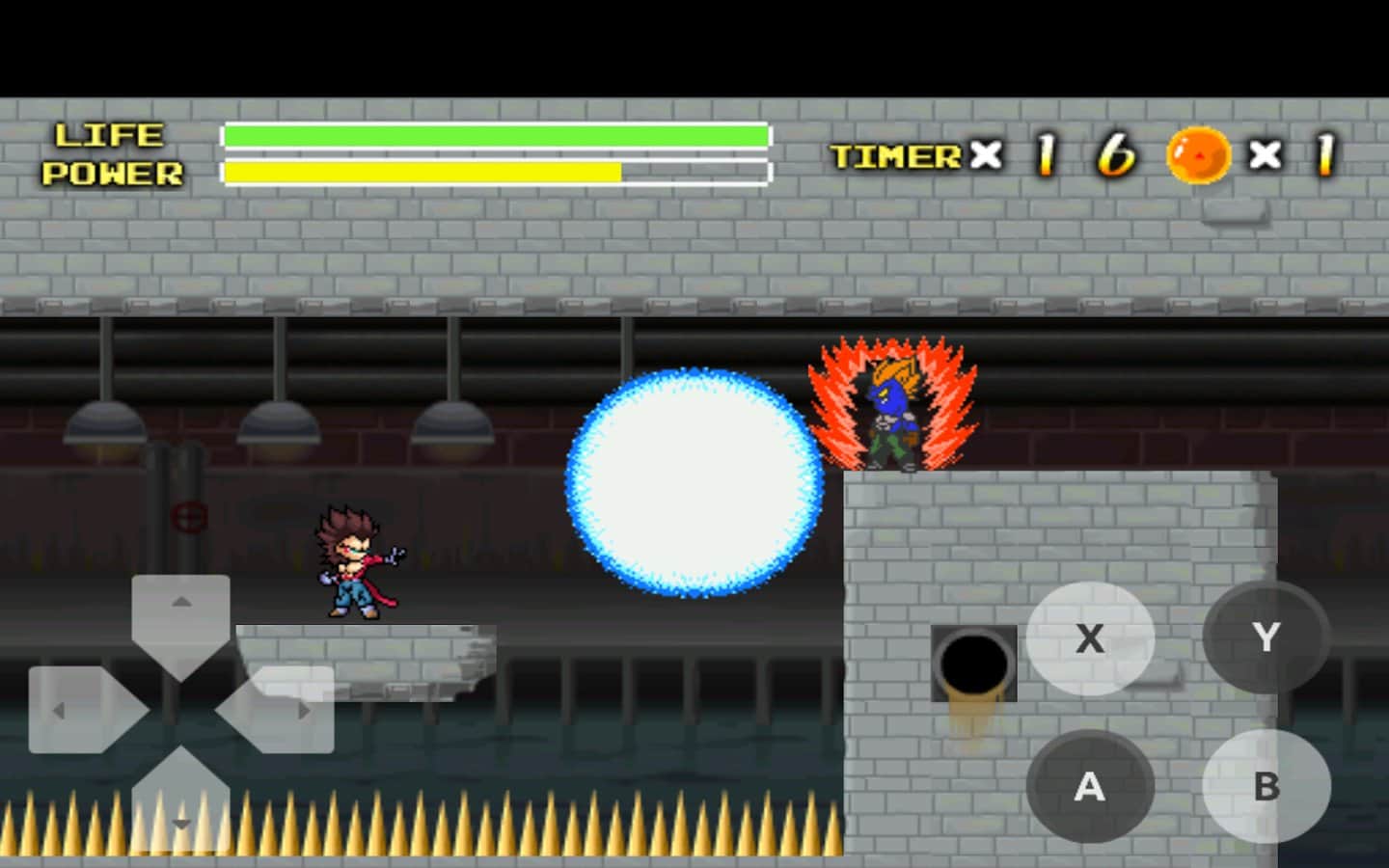Tap the A button on the virtual gamepad
The height and width of the screenshot is (868, 1389).
point(1090,786)
